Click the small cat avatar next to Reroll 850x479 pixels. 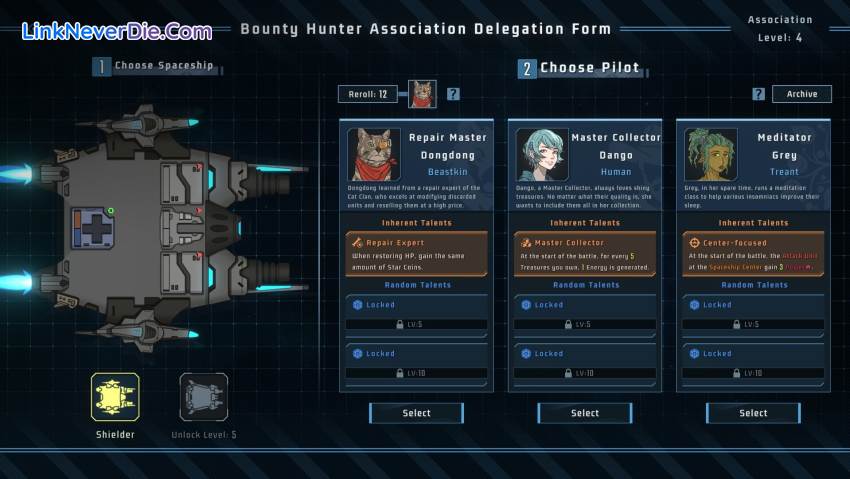click(423, 94)
